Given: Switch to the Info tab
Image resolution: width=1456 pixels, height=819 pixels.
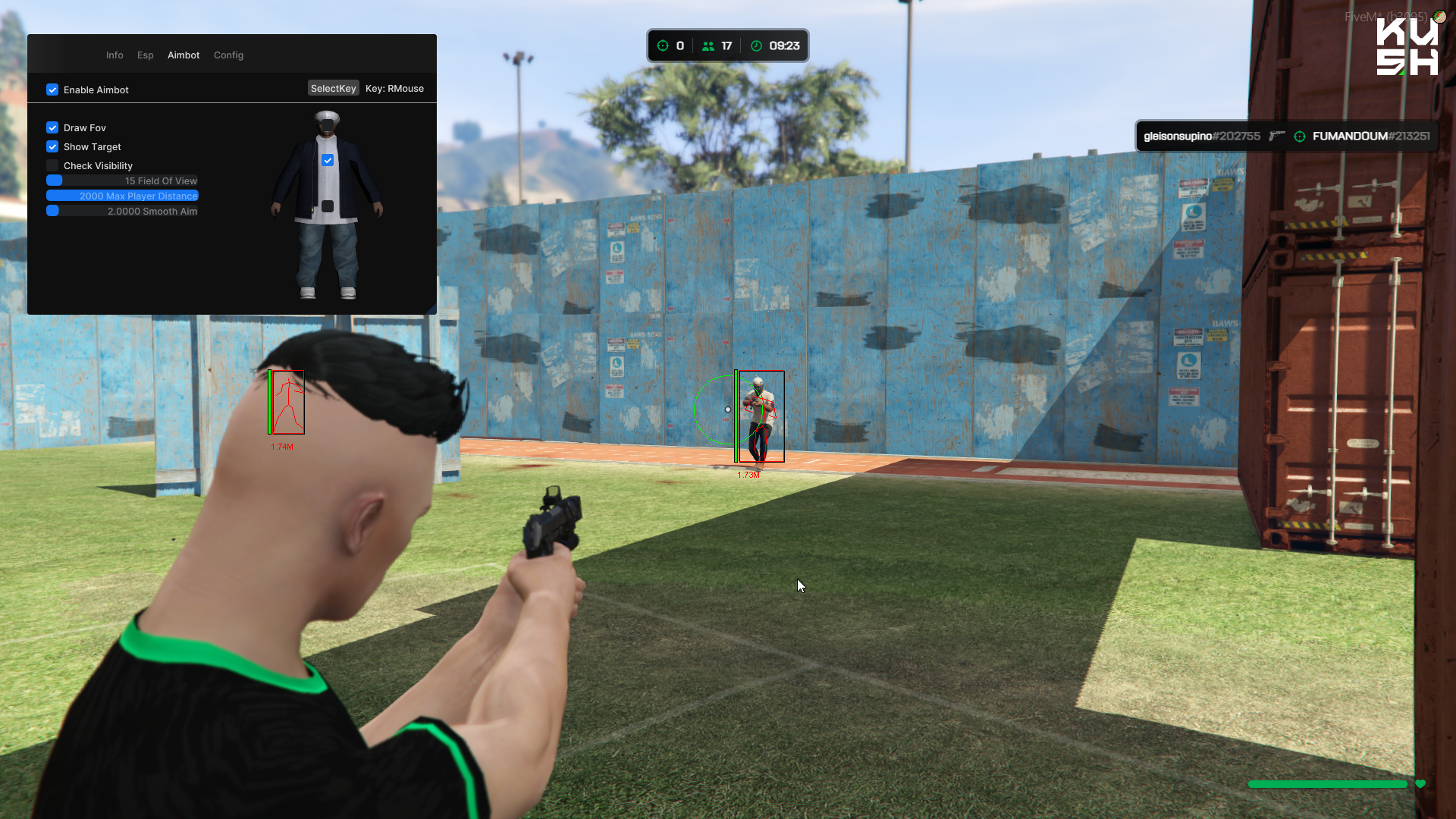Looking at the screenshot, I should pyautogui.click(x=115, y=55).
